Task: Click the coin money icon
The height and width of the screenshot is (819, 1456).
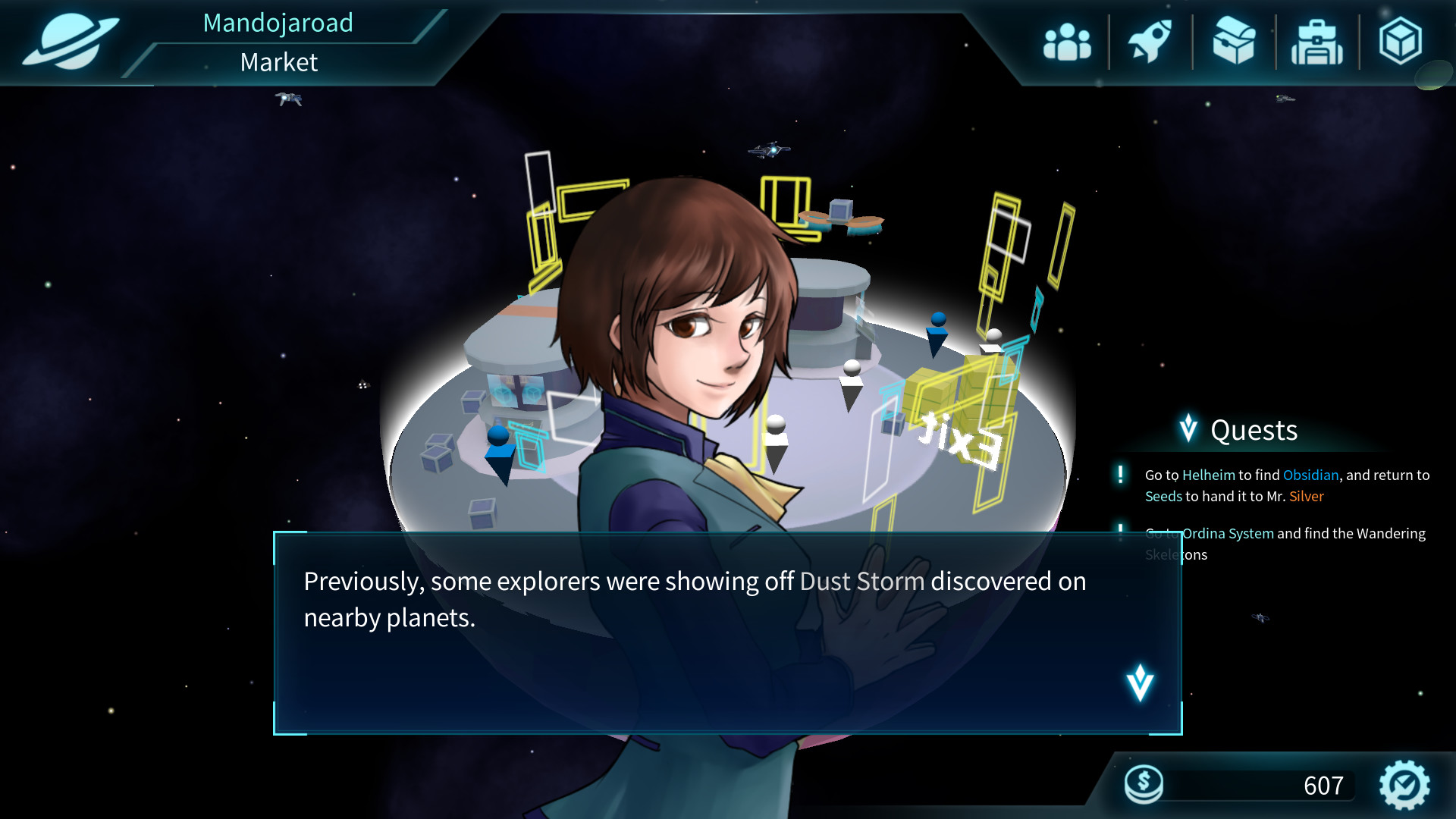Action: (1144, 783)
